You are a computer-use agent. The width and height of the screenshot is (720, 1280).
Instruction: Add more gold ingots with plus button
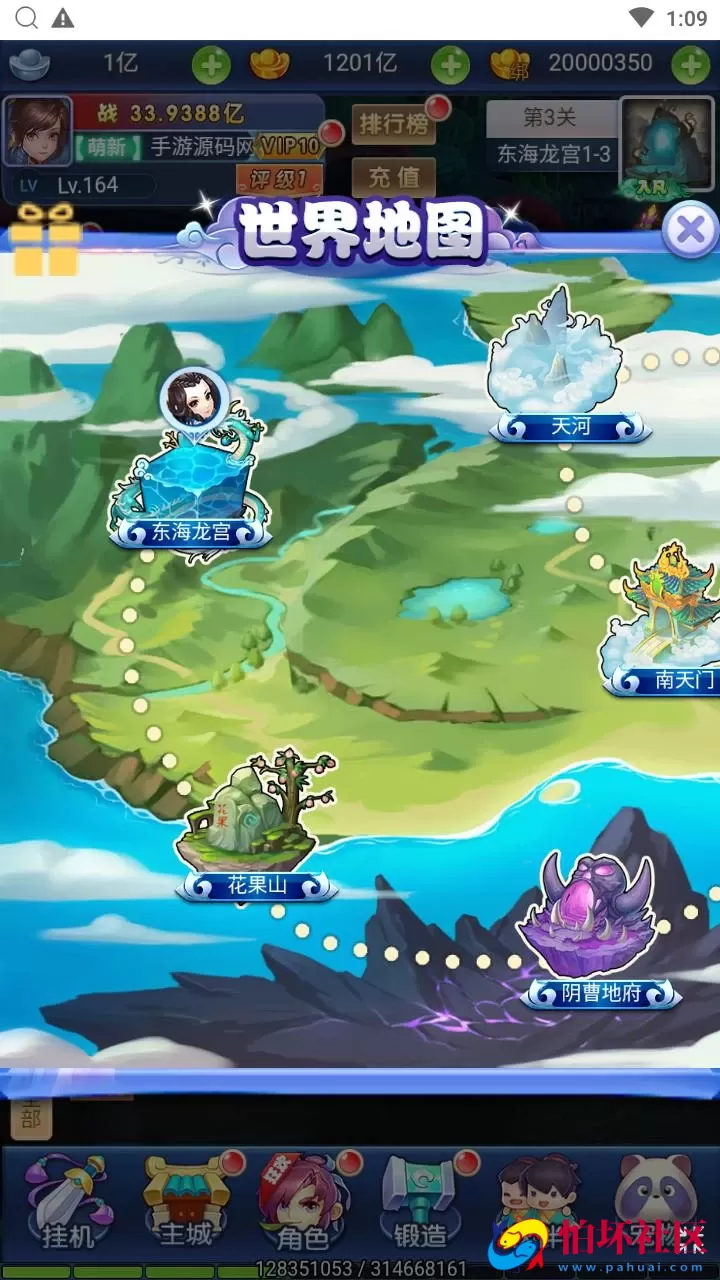[x=450, y=65]
